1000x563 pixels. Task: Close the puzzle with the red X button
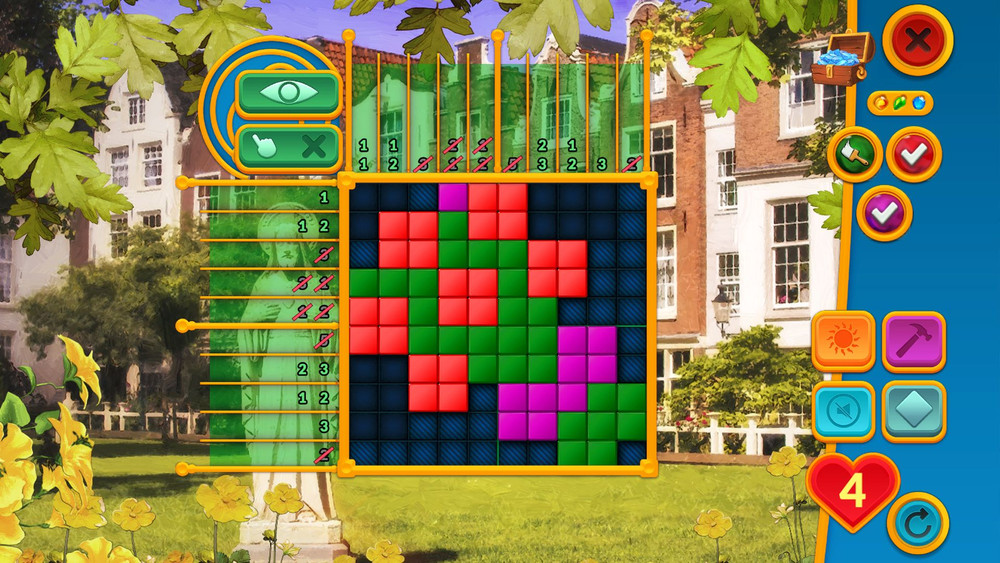click(x=917, y=40)
